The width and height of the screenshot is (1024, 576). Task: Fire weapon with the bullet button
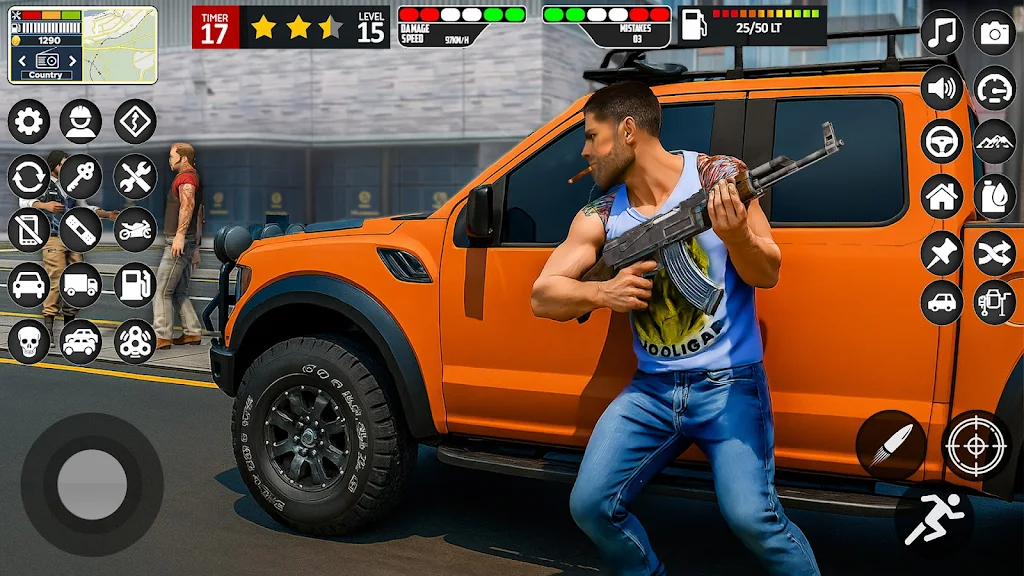(890, 445)
